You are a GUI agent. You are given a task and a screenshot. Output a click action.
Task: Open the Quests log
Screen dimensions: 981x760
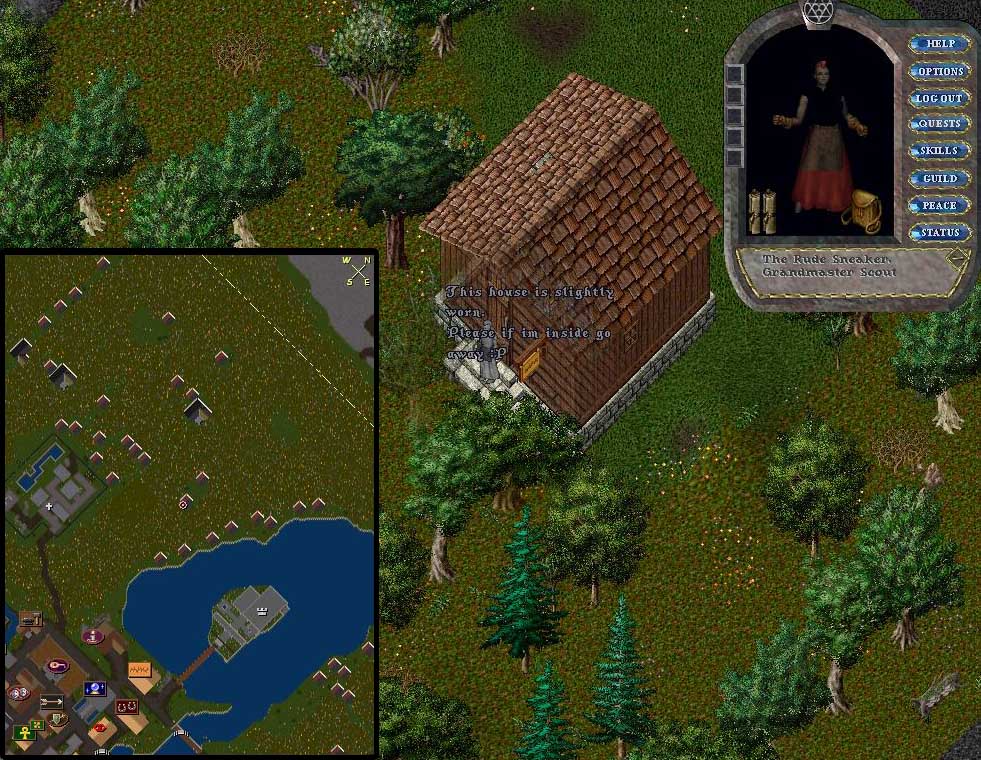(939, 124)
